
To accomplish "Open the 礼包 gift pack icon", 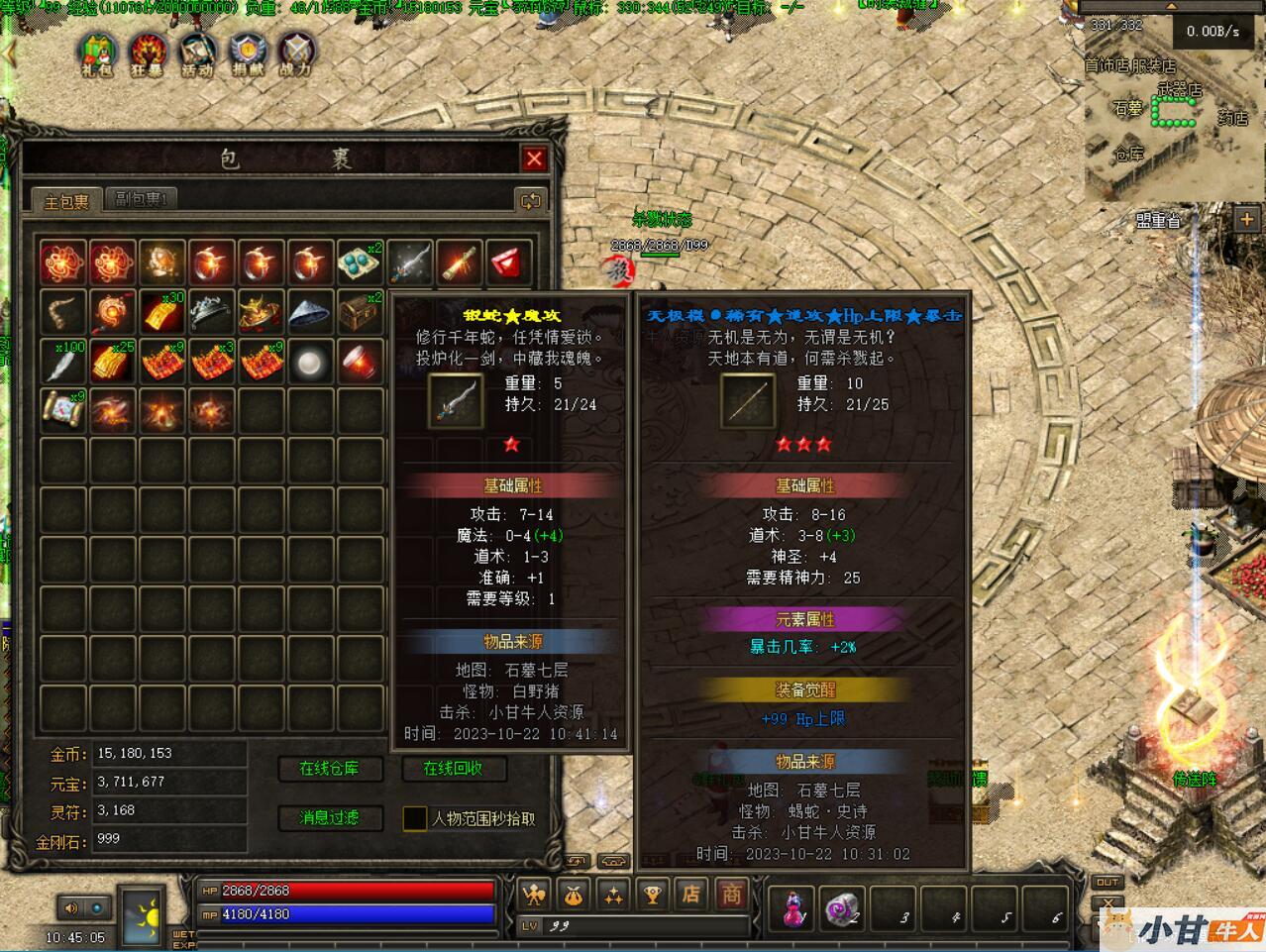I will pos(97,53).
